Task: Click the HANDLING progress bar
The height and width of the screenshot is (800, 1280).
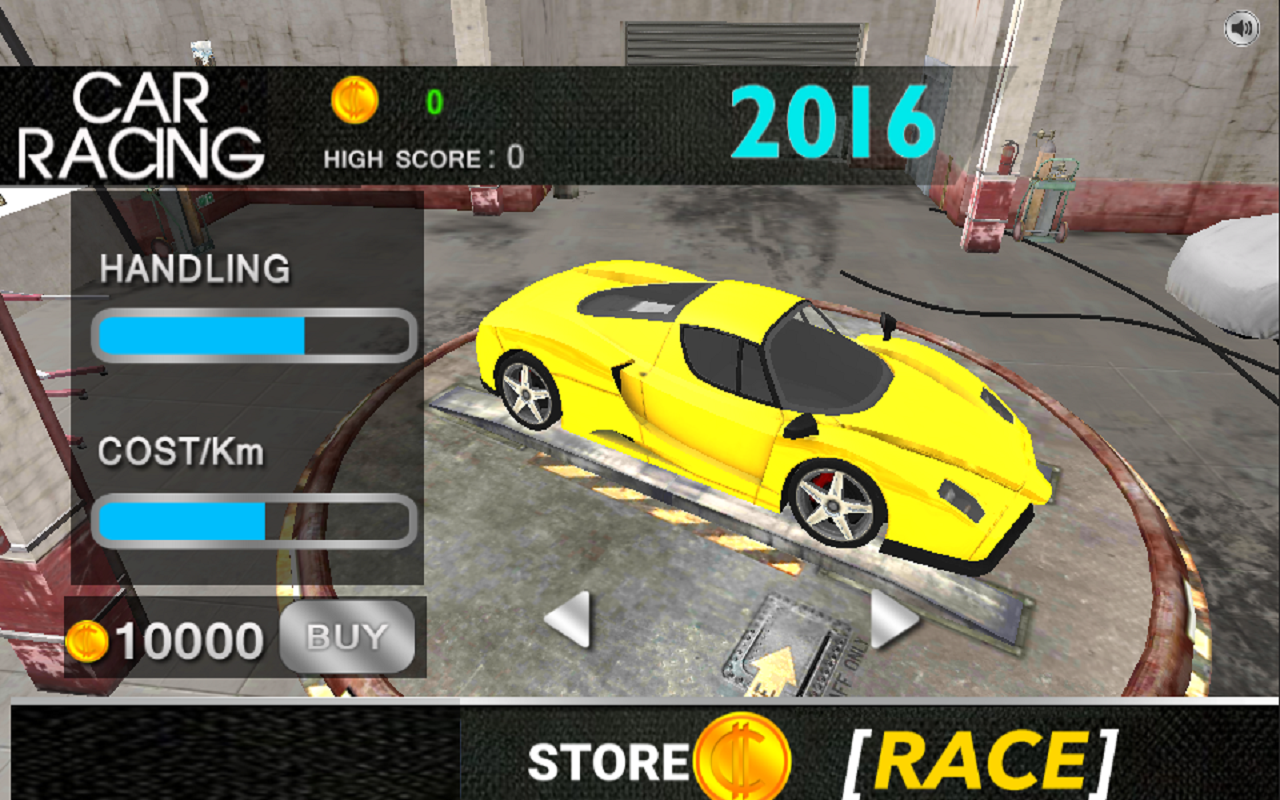Action: coord(253,336)
